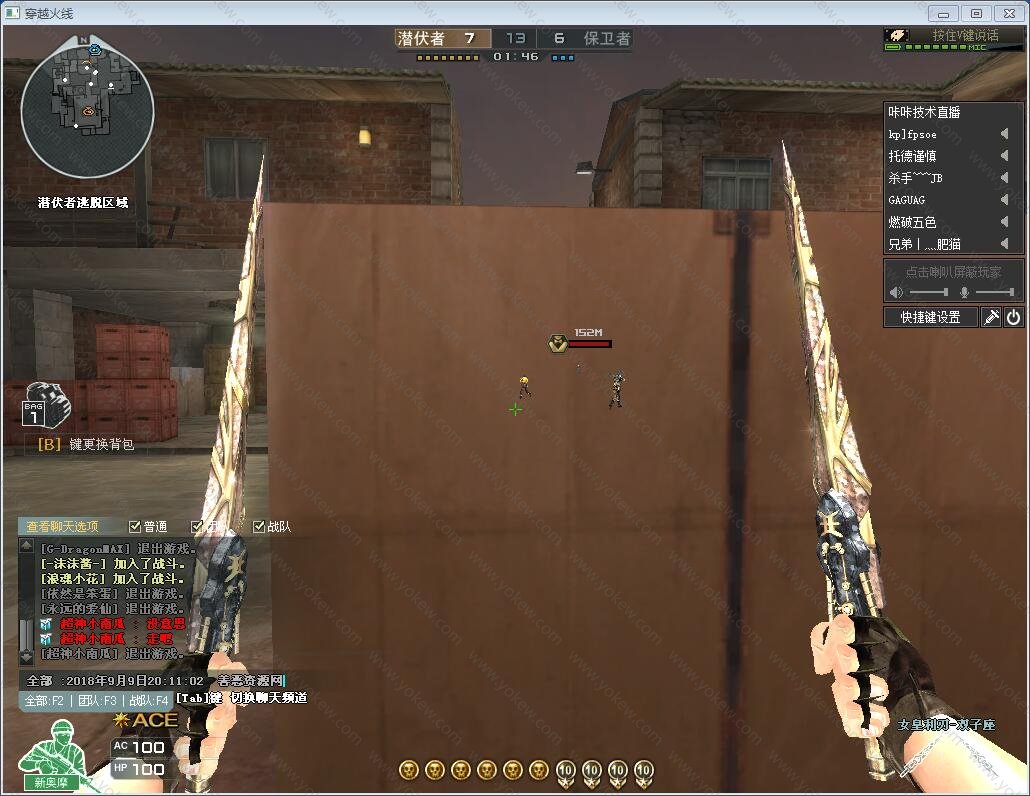Mute player kp]fpsoe's speaker
1030x796 pixels.
(1004, 134)
